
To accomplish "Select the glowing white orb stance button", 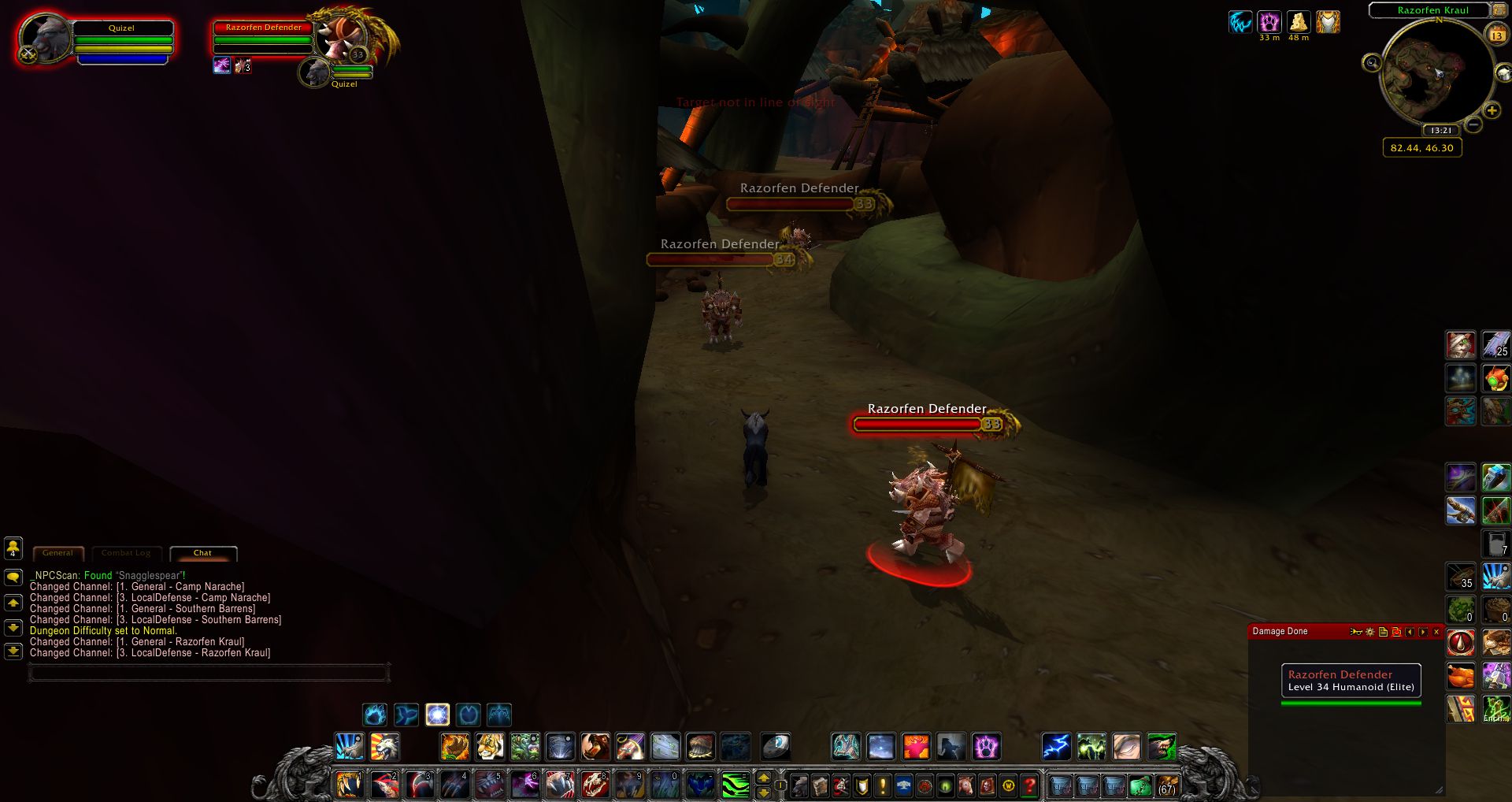I will click(437, 715).
